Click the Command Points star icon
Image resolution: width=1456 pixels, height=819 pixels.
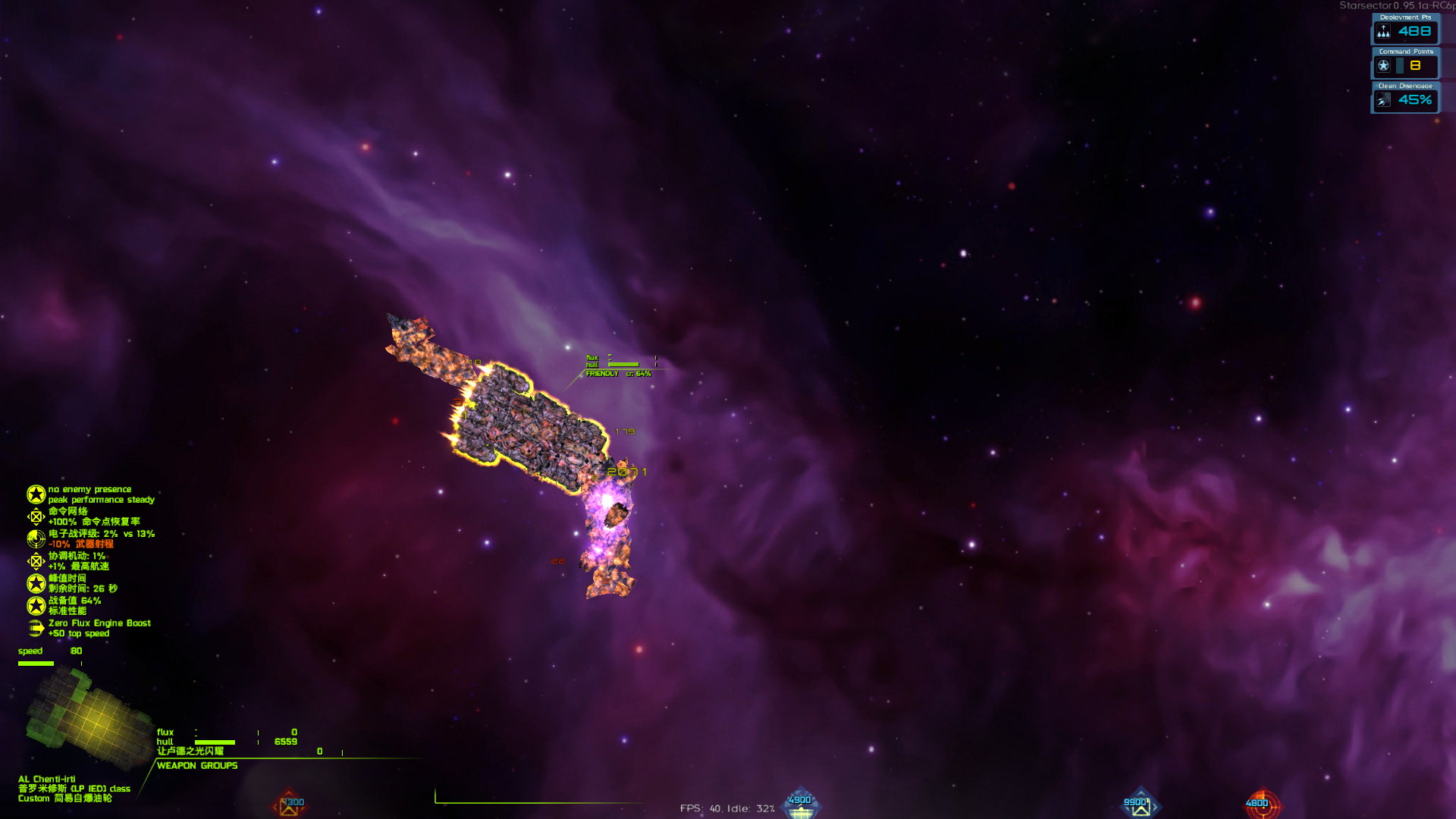(x=1385, y=66)
